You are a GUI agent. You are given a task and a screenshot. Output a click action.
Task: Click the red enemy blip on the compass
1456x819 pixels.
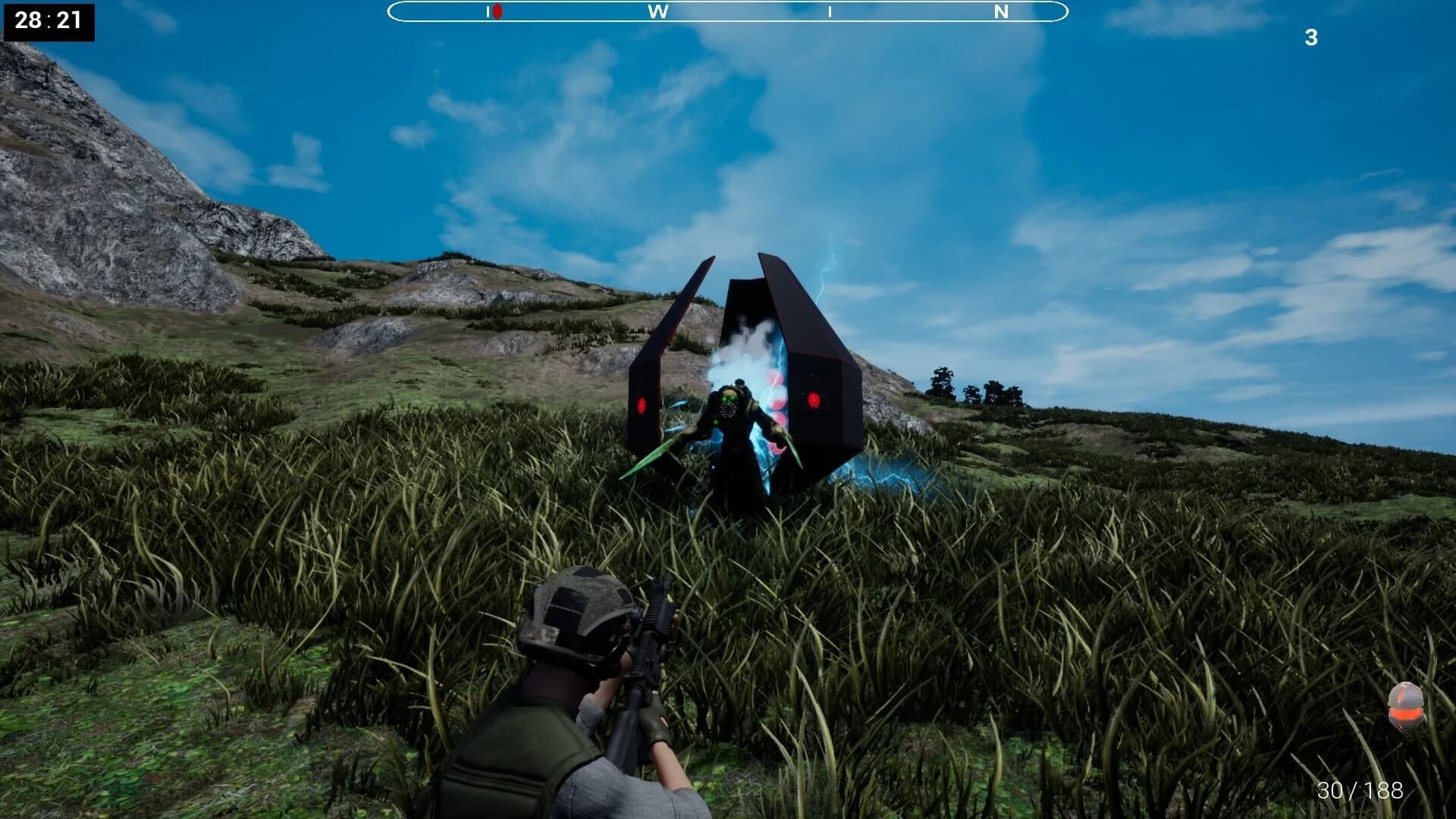(497, 11)
